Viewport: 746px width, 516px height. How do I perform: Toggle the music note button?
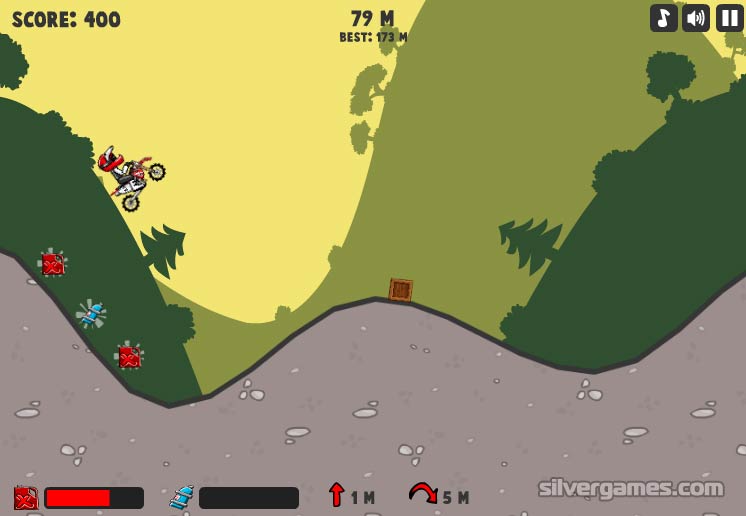point(664,18)
